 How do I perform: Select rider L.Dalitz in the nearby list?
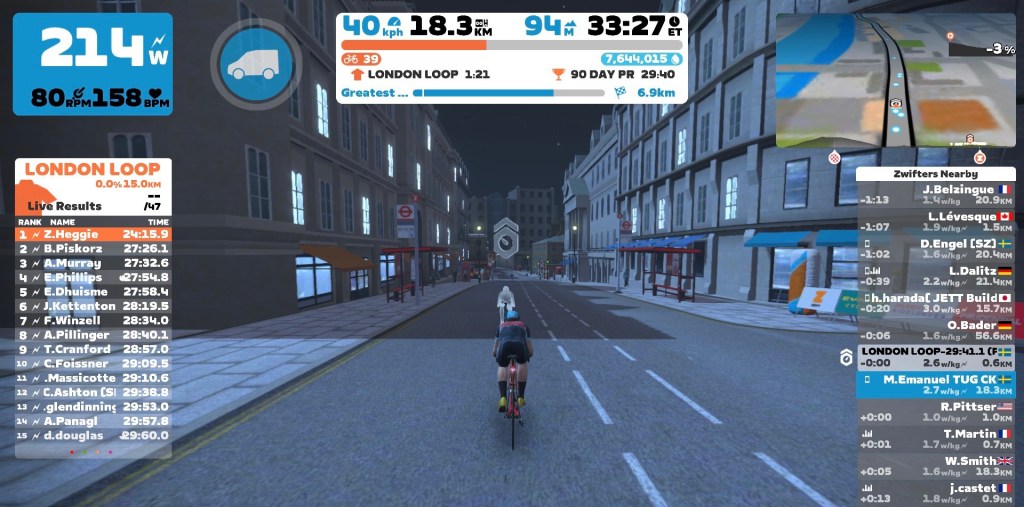point(935,276)
